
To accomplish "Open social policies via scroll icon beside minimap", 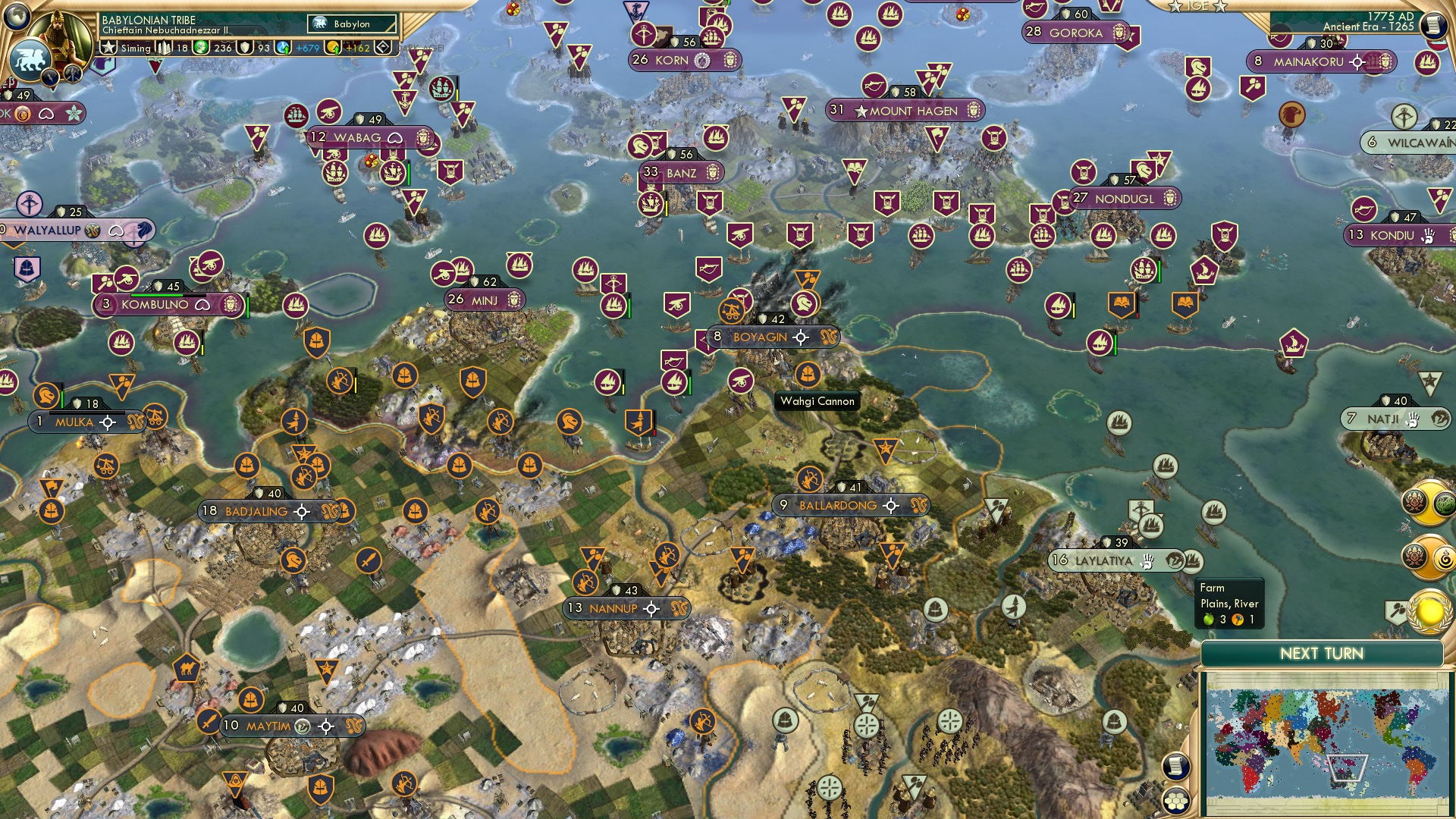I will pos(1175,767).
